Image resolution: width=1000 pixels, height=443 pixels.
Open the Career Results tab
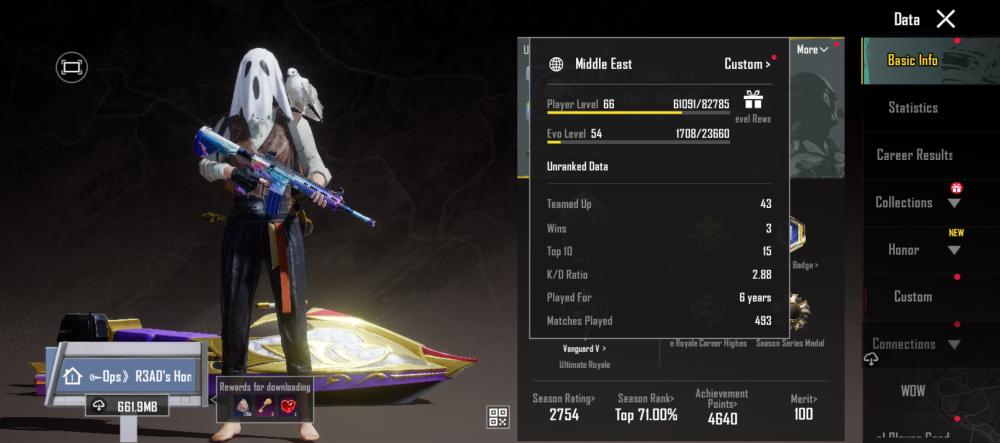click(x=914, y=155)
